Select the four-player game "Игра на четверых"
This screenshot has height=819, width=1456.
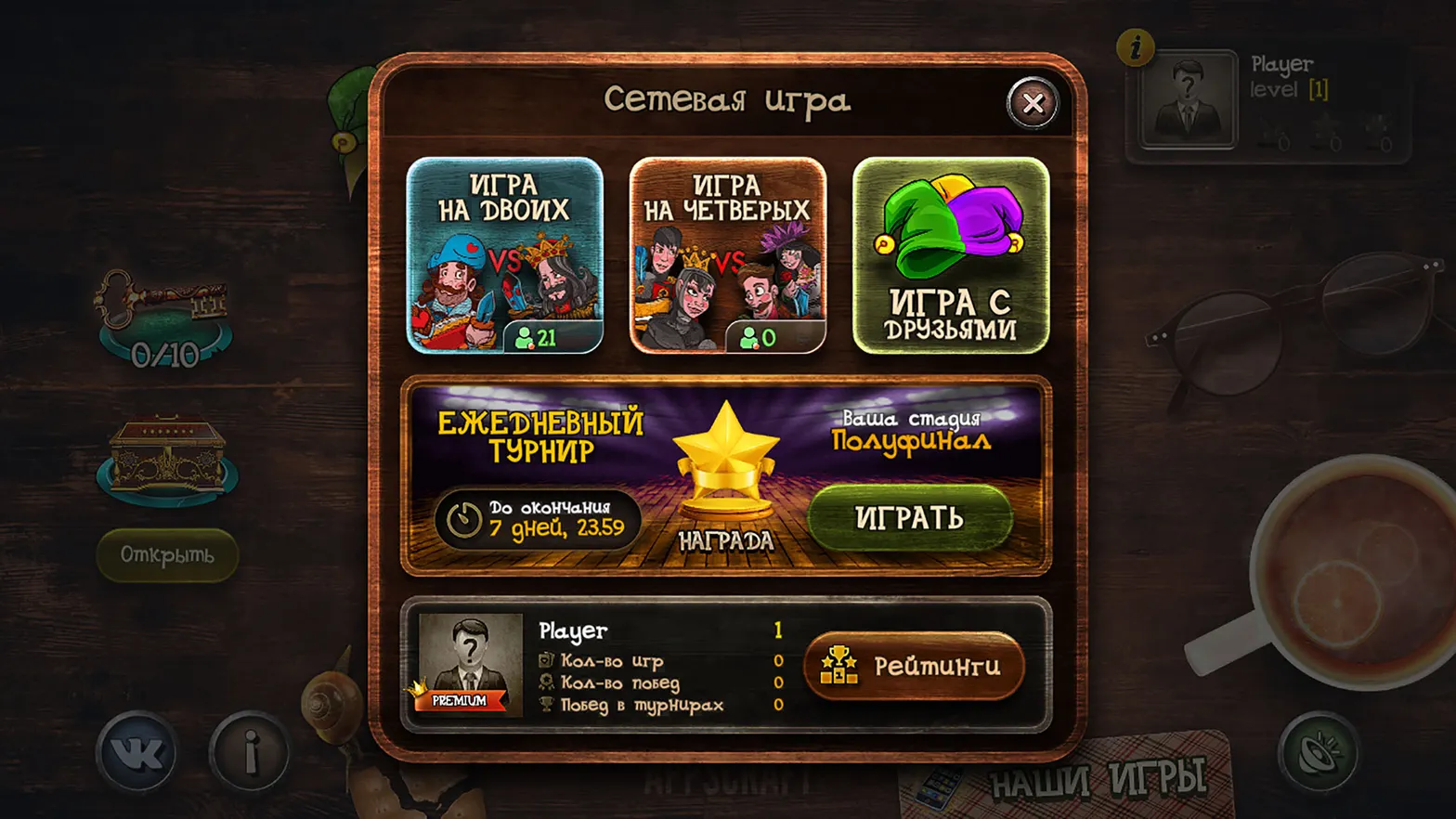click(x=727, y=255)
